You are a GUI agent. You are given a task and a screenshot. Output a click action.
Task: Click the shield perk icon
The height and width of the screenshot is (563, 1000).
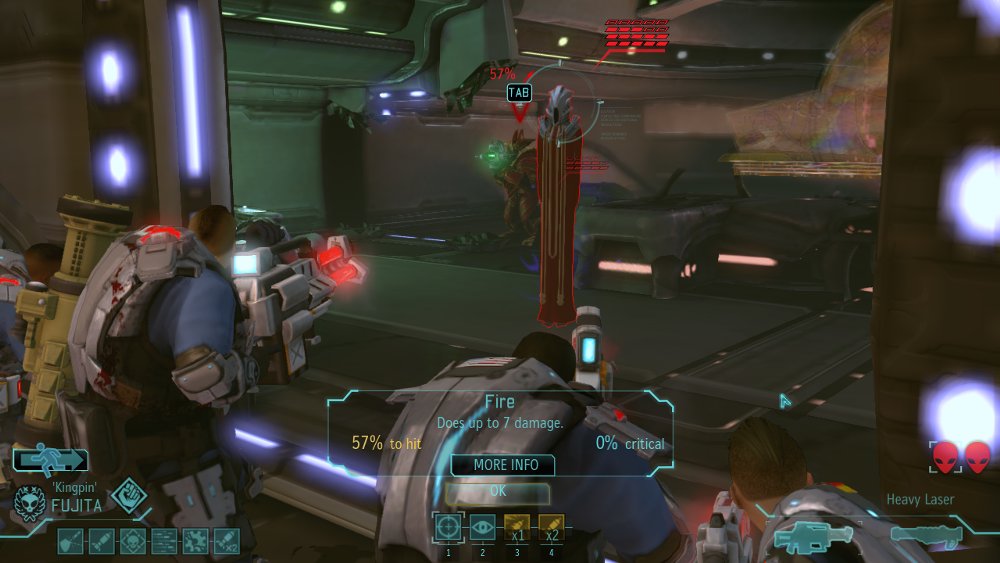click(x=70, y=541)
